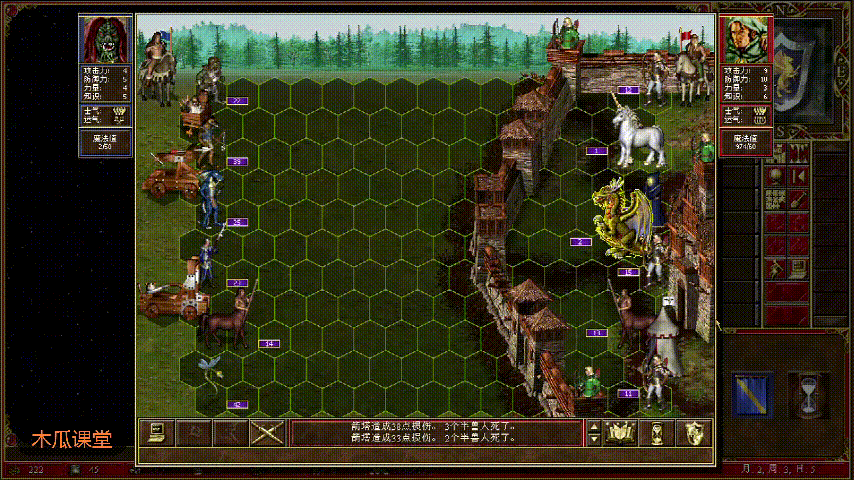This screenshot has width=854, height=480.
Task: Click the retreat button
Action: click(229, 432)
